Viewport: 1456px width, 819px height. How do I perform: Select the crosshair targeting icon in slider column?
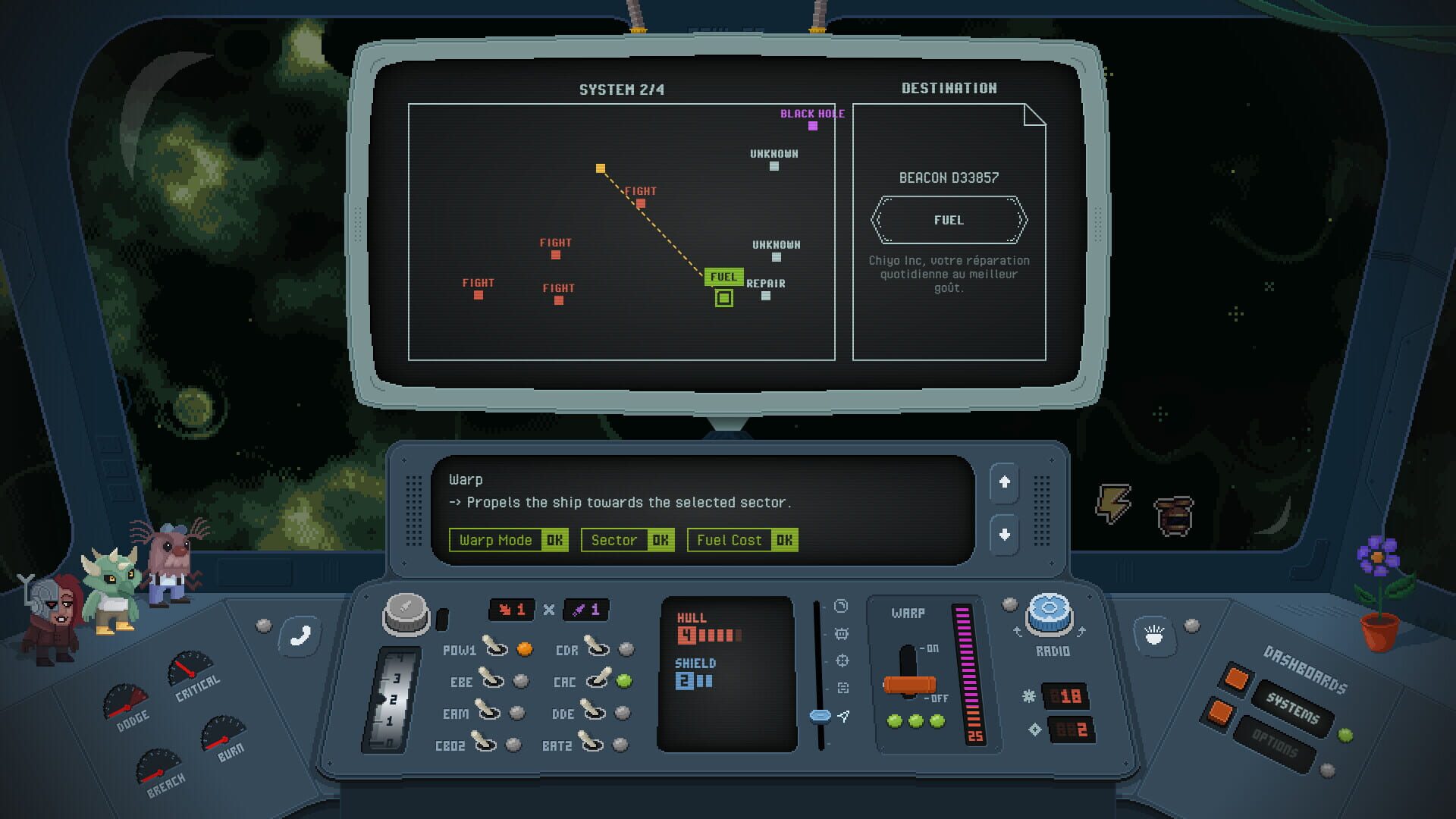842,661
